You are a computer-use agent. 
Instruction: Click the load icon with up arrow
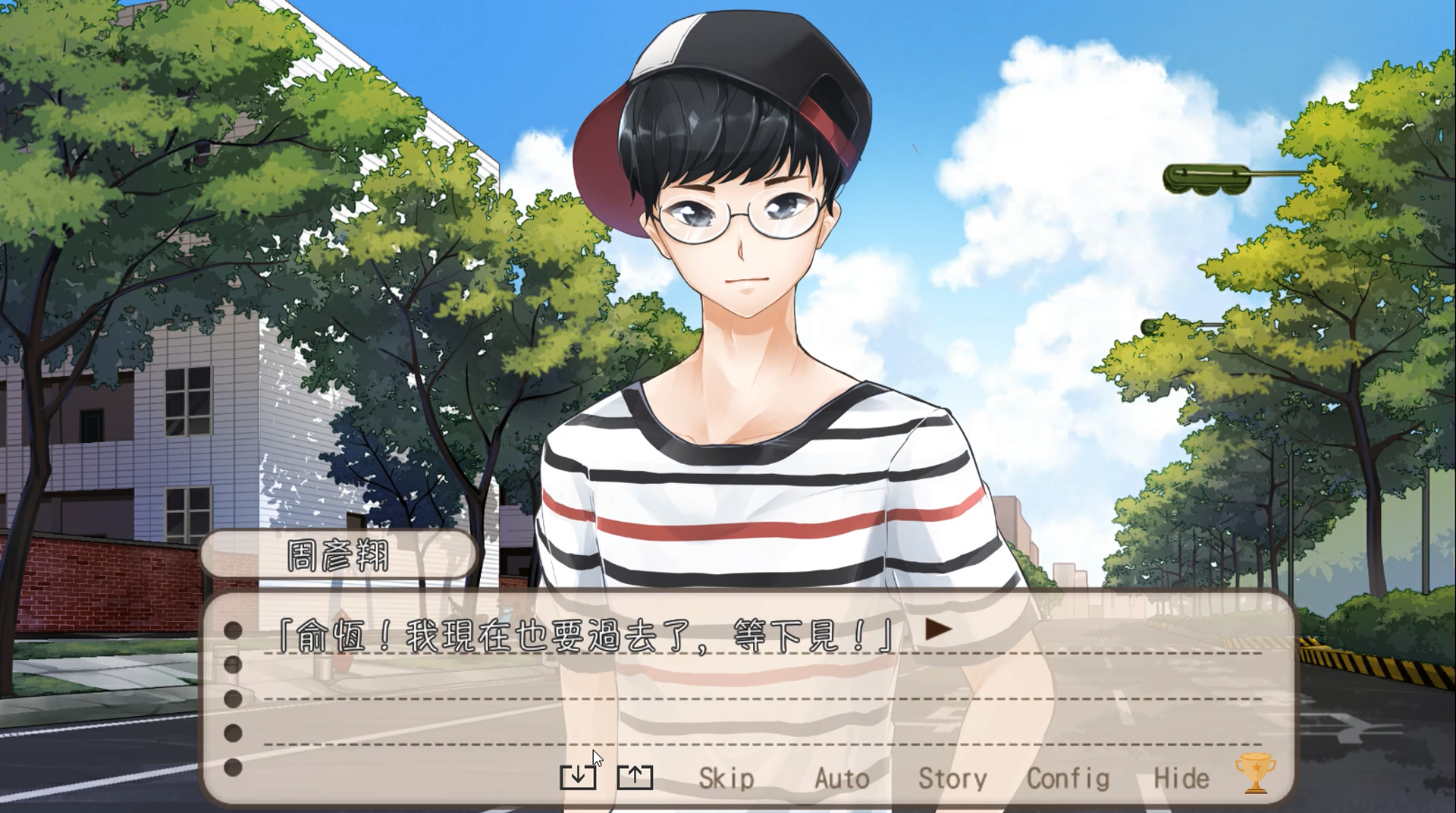click(x=635, y=777)
